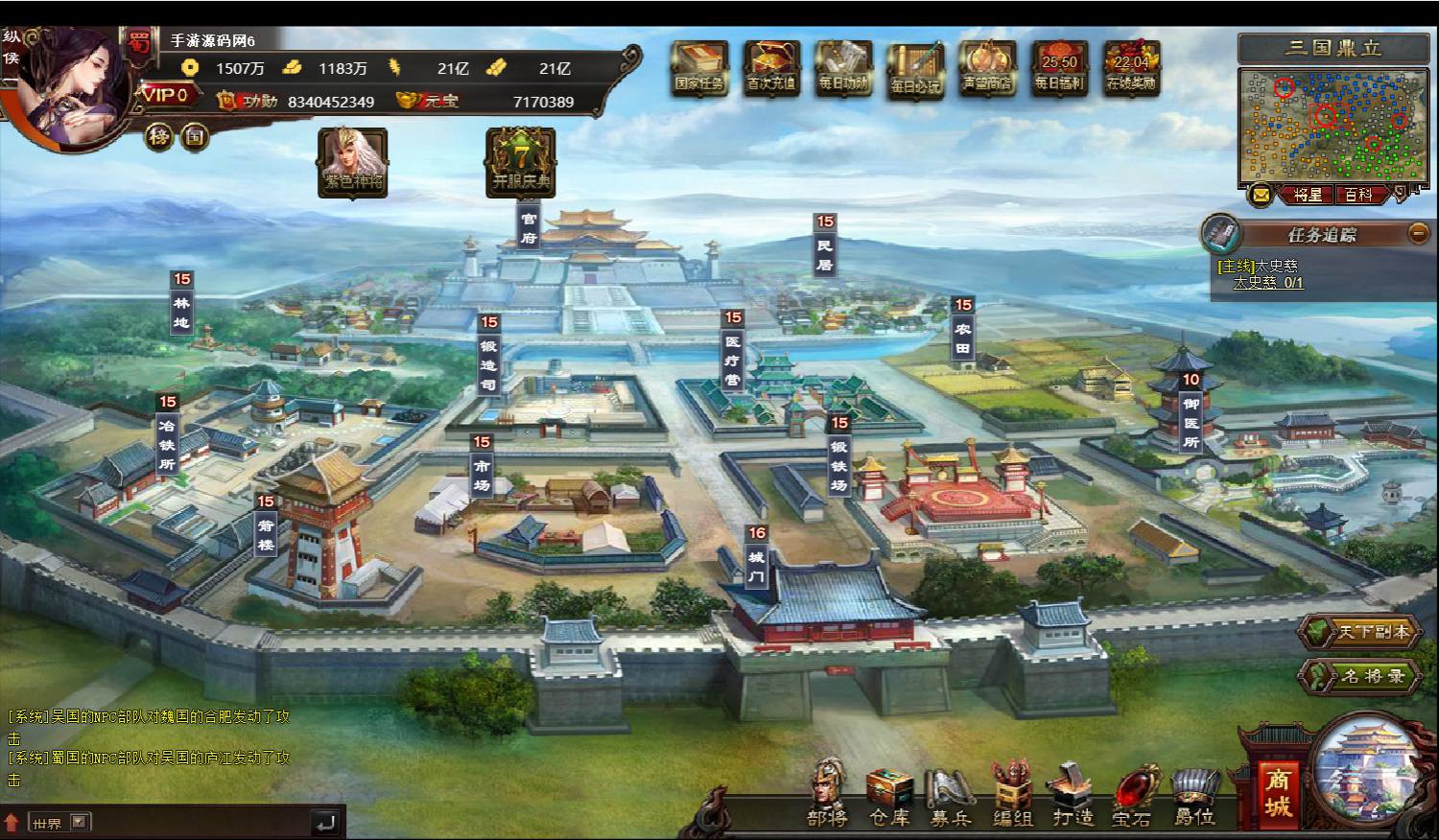
Task: Click the 三国鼎立 minimap
Action: coord(1334,125)
